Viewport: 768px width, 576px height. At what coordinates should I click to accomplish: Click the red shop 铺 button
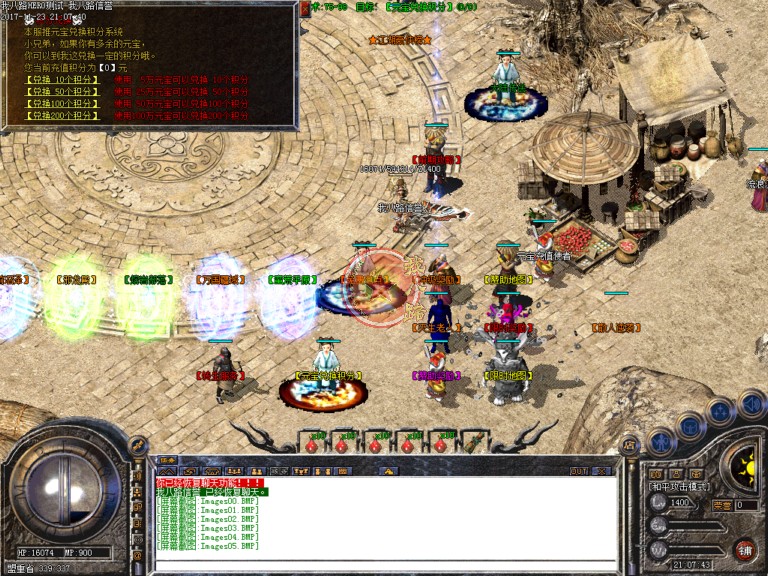tap(744, 549)
